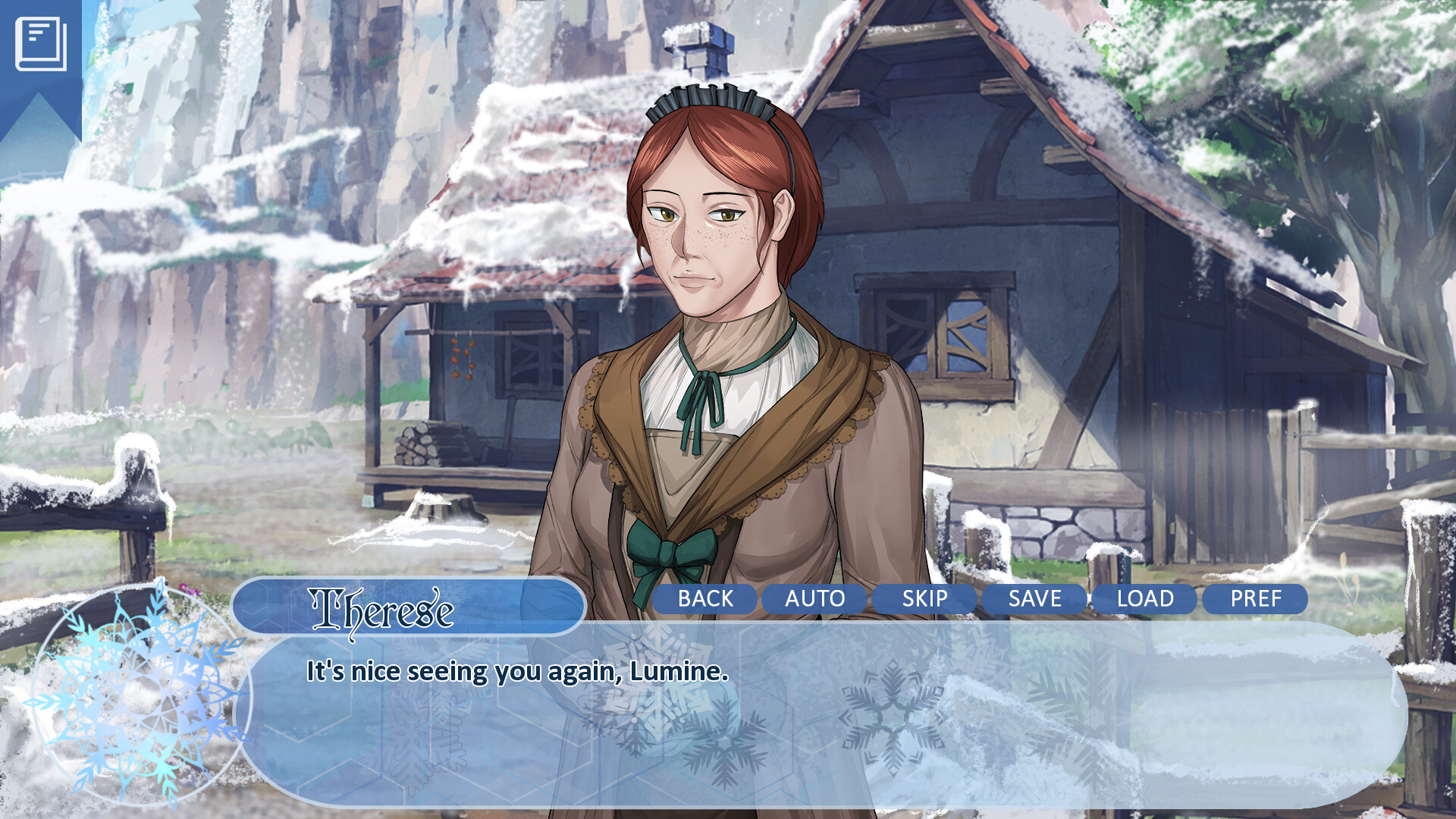
Task: Open the SAVE screen
Action: tap(1033, 598)
